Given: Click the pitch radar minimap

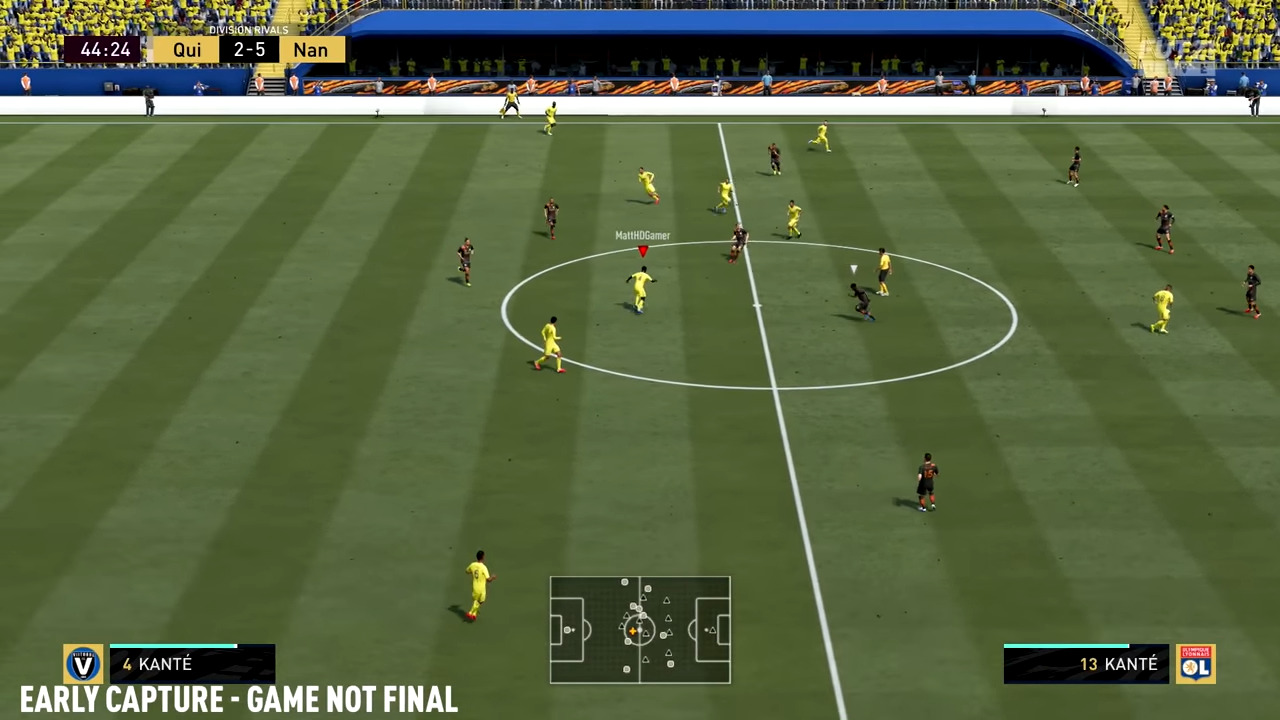Looking at the screenshot, I should (640, 630).
